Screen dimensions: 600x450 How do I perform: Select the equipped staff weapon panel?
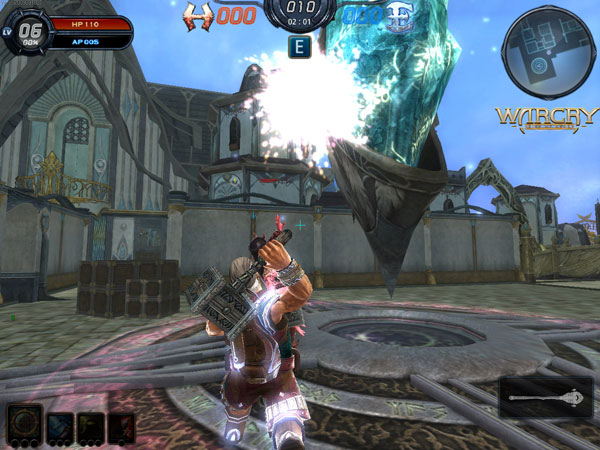click(546, 398)
